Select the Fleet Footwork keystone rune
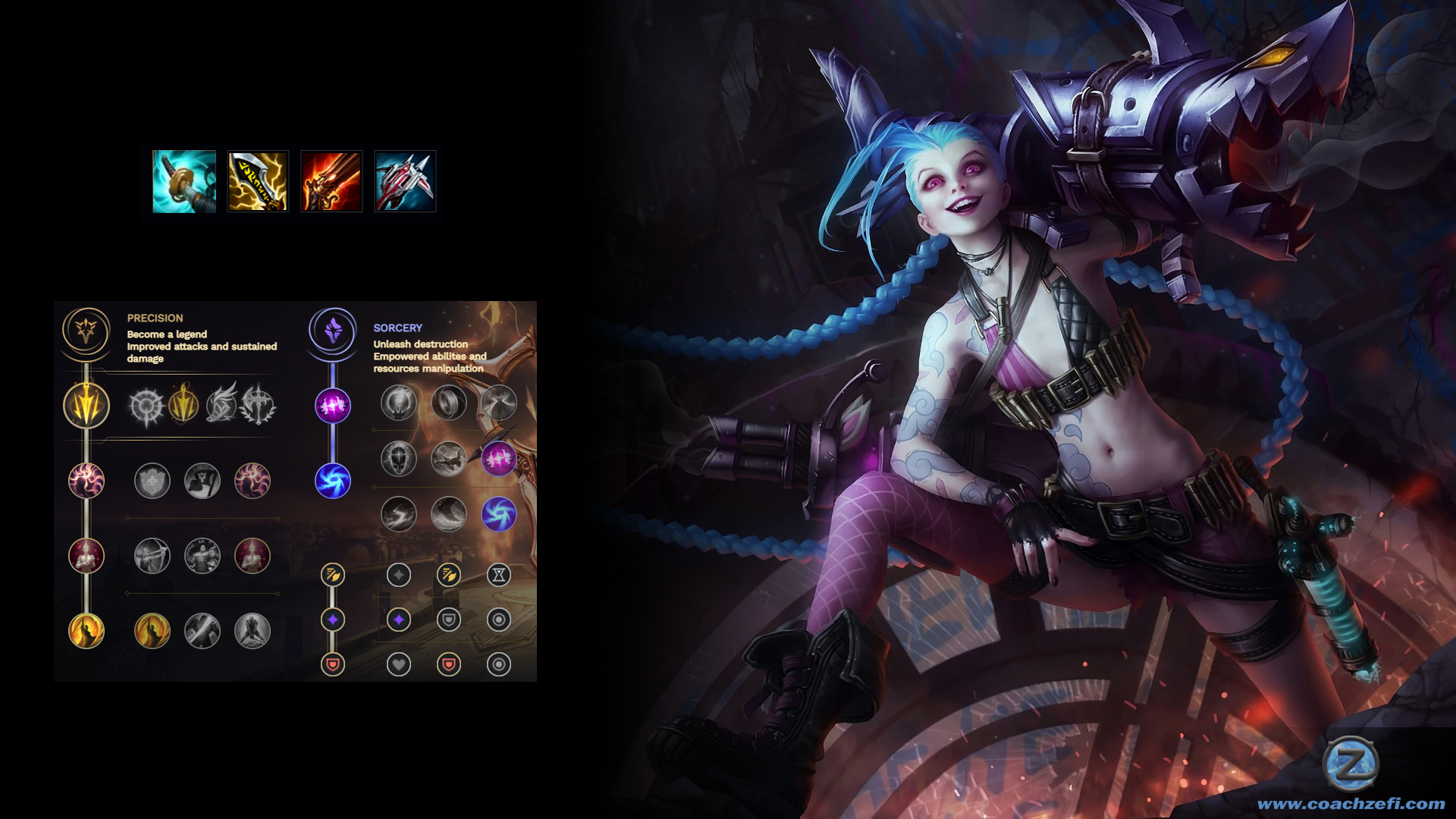The height and width of the screenshot is (819, 1456). (221, 404)
